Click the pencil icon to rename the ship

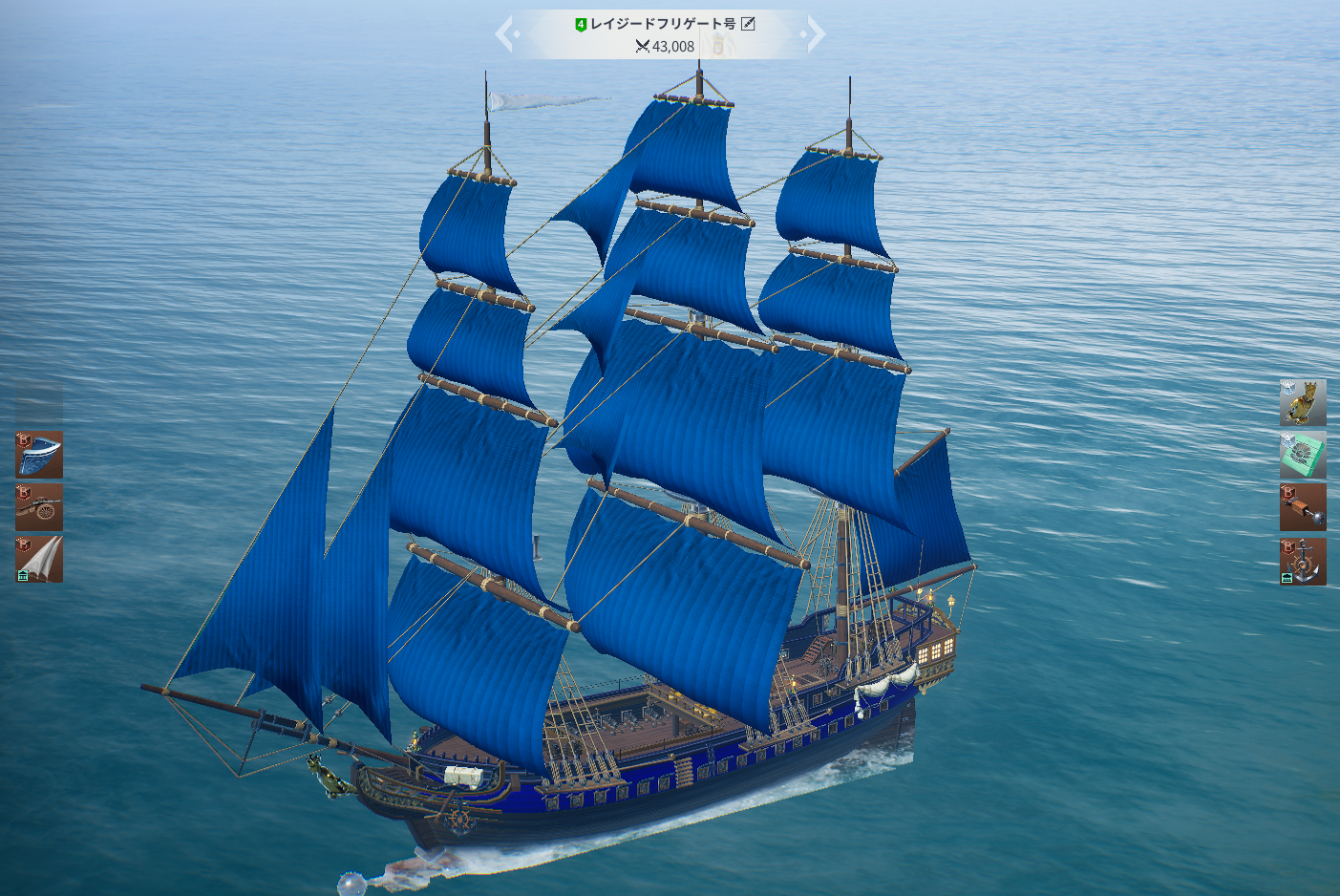tap(749, 24)
